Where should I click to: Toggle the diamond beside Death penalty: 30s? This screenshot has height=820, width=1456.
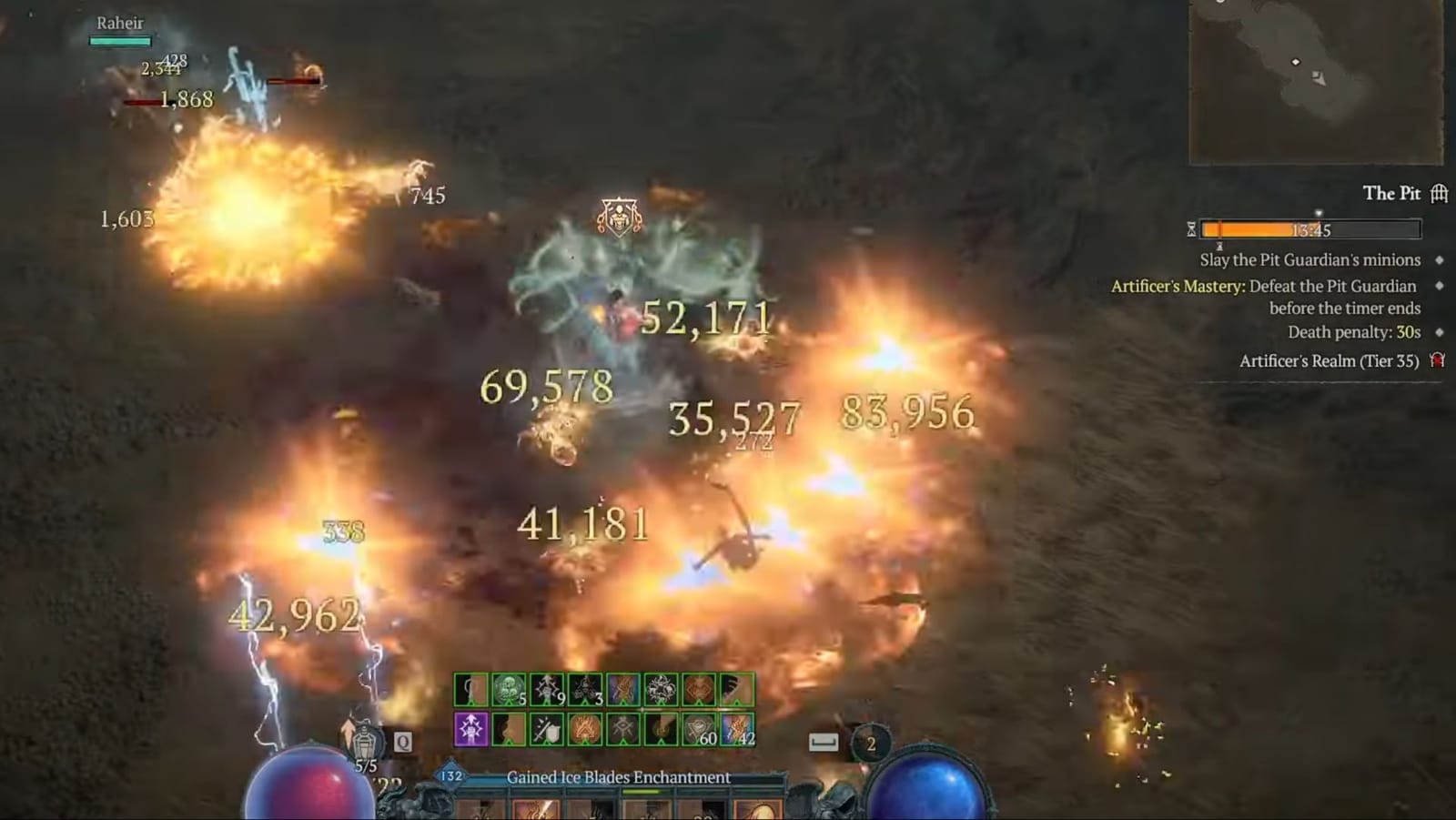pyautogui.click(x=1440, y=332)
